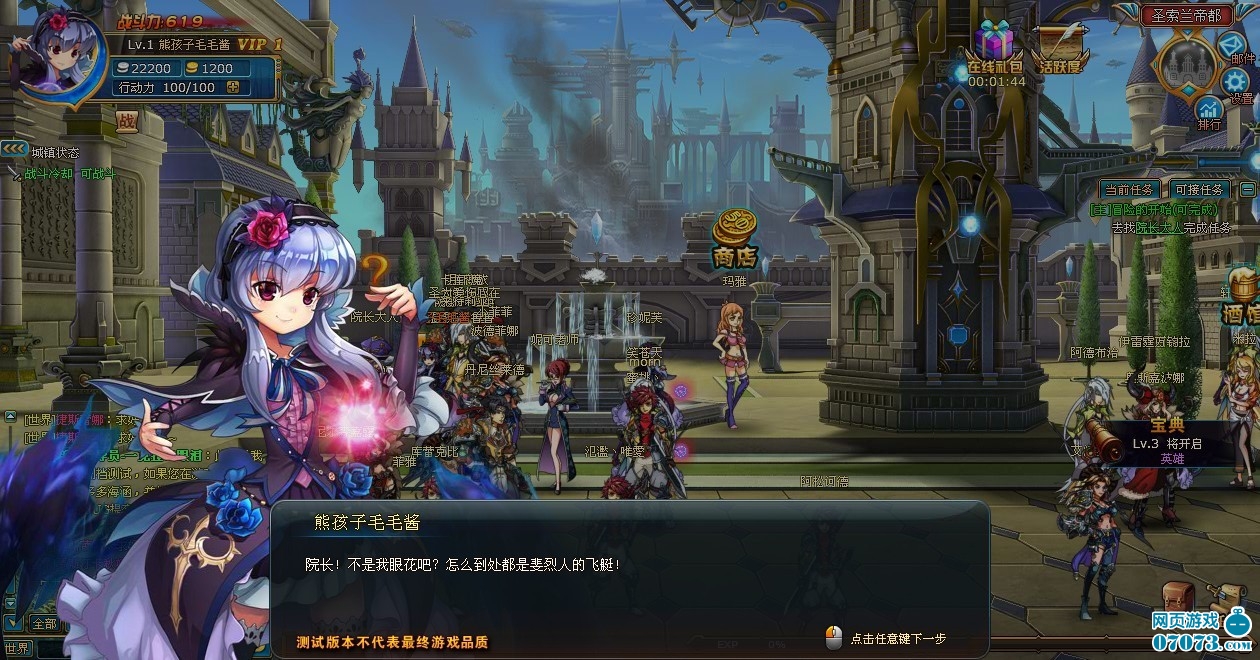Viewport: 1260px width, 660px height.
Task: Open the 排行 rankings icon
Action: 1211,110
